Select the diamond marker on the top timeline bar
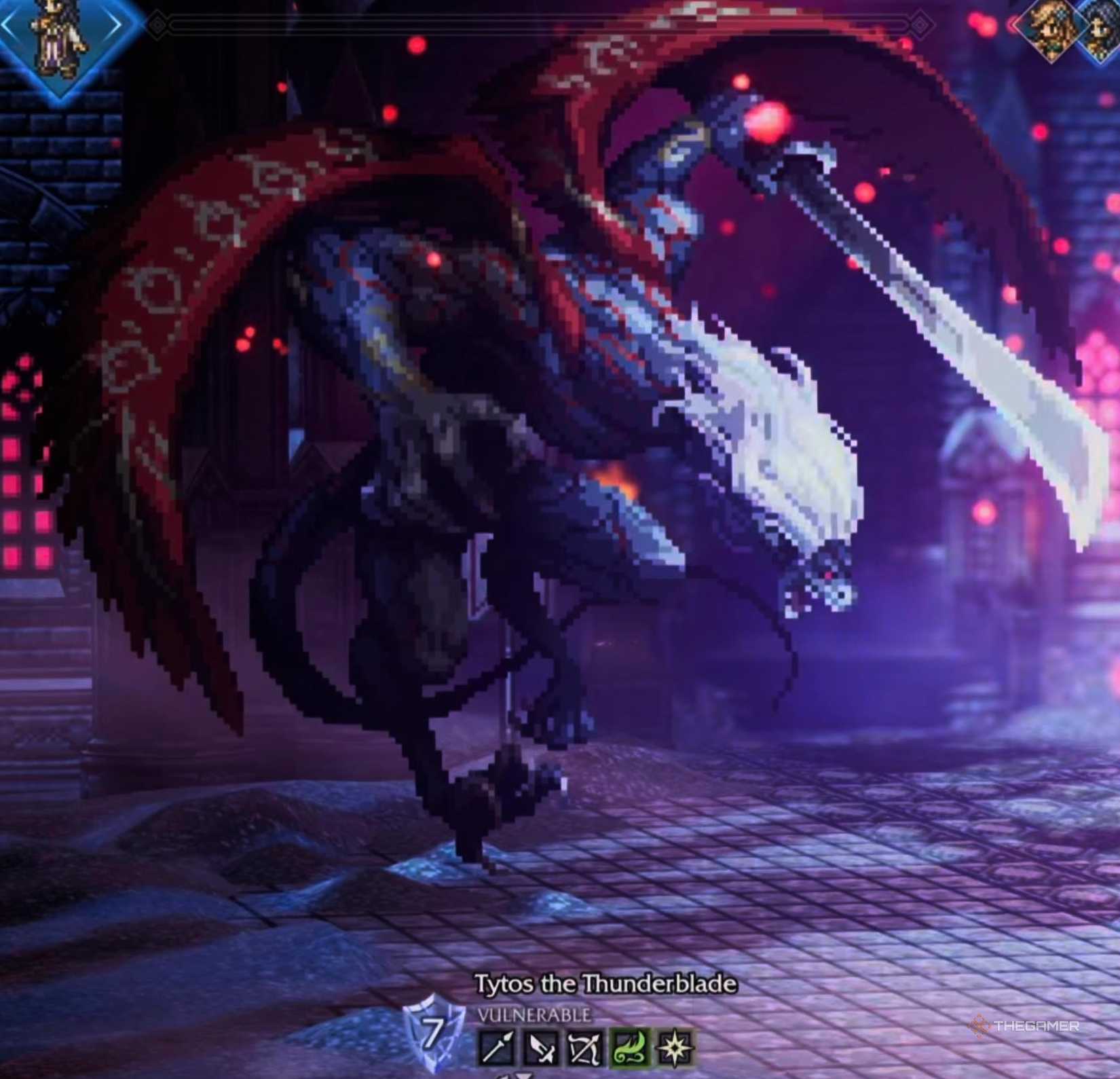This screenshot has height=1079, width=1120. [x=157, y=25]
